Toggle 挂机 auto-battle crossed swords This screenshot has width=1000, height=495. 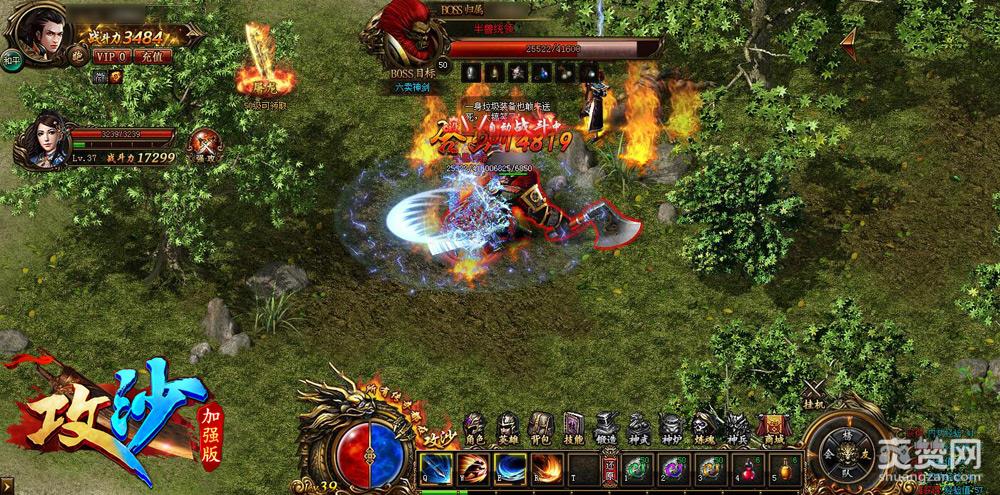(813, 391)
